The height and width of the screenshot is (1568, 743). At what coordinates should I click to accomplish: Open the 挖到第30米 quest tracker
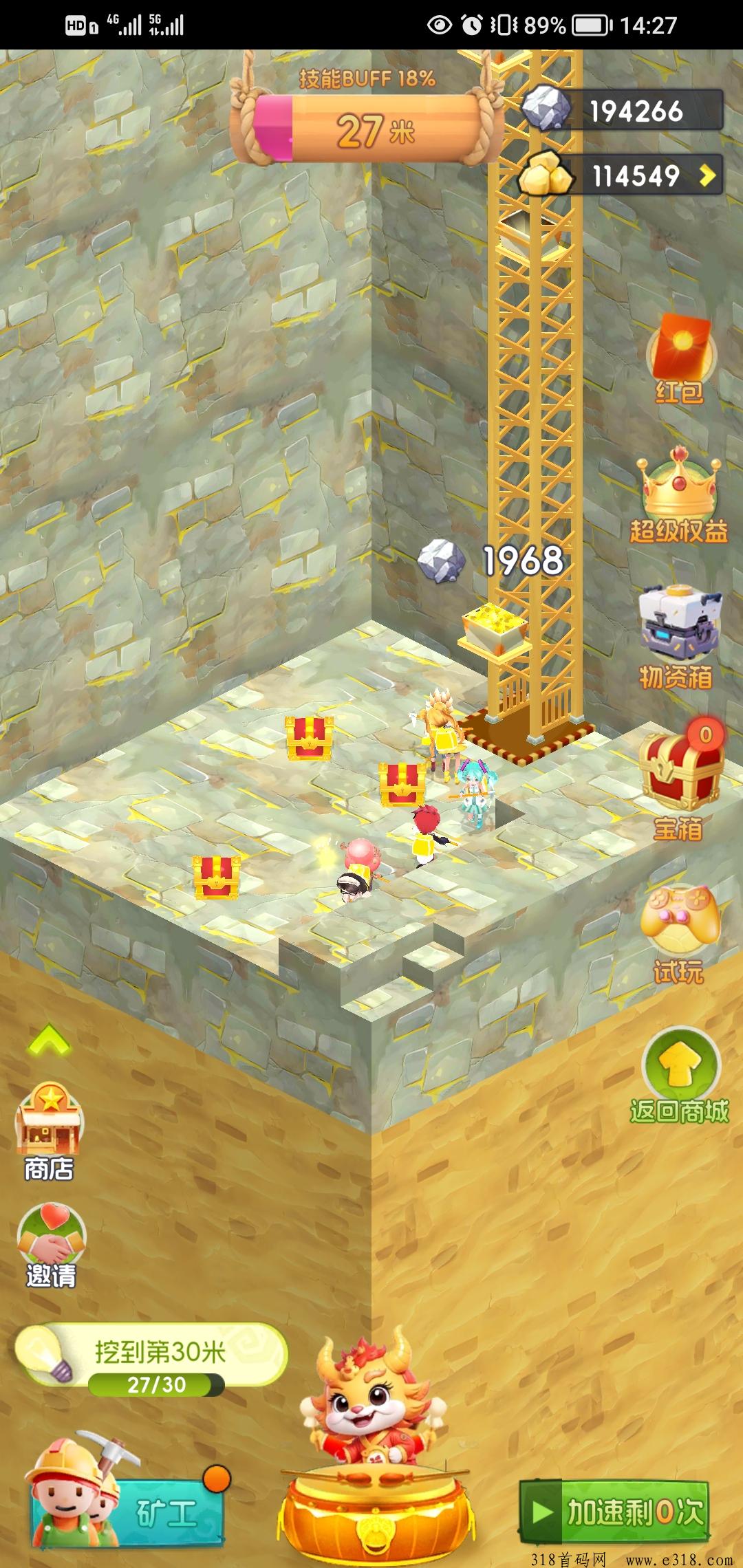coord(153,1360)
